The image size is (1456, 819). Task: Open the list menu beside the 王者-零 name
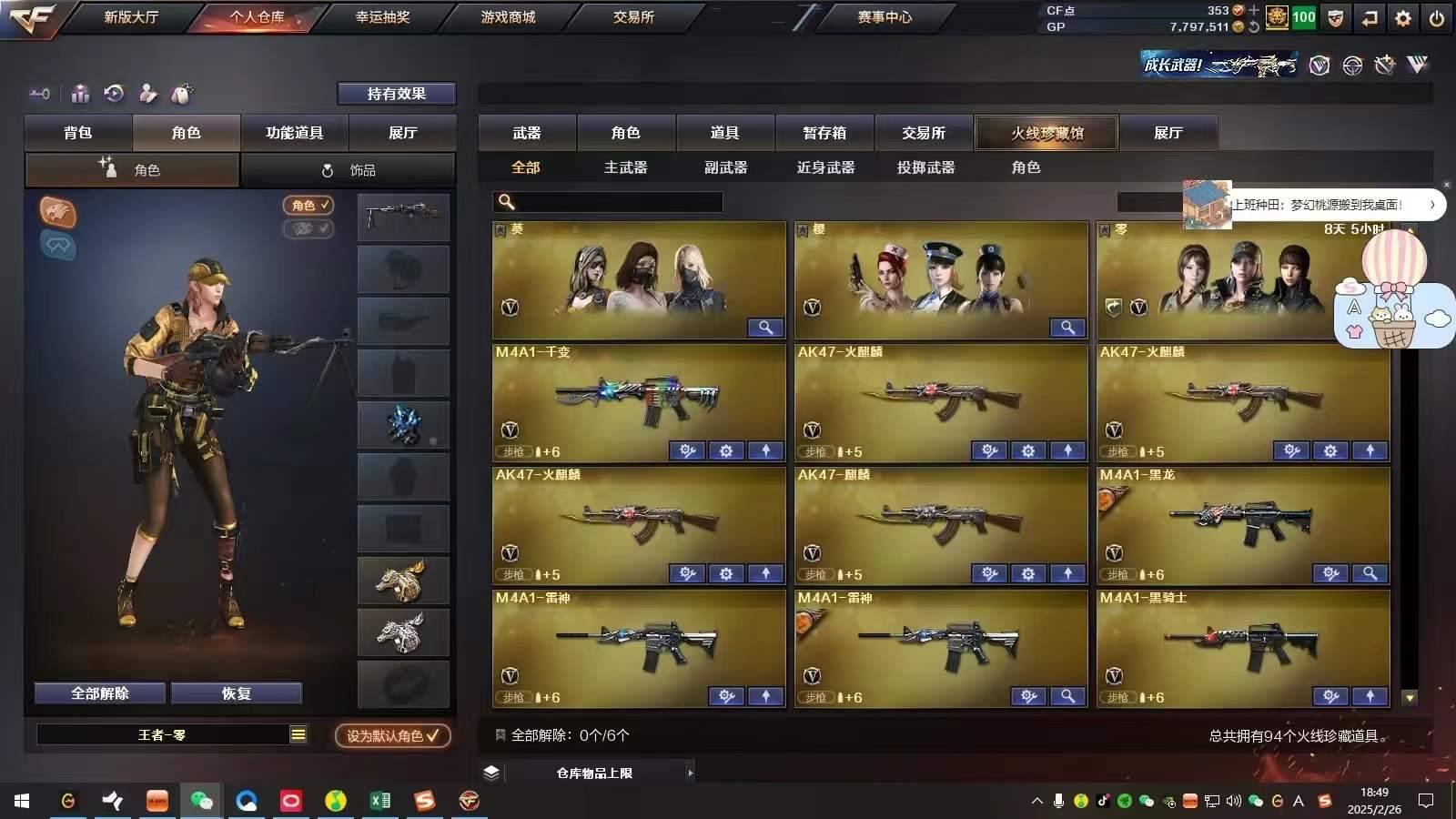click(299, 733)
